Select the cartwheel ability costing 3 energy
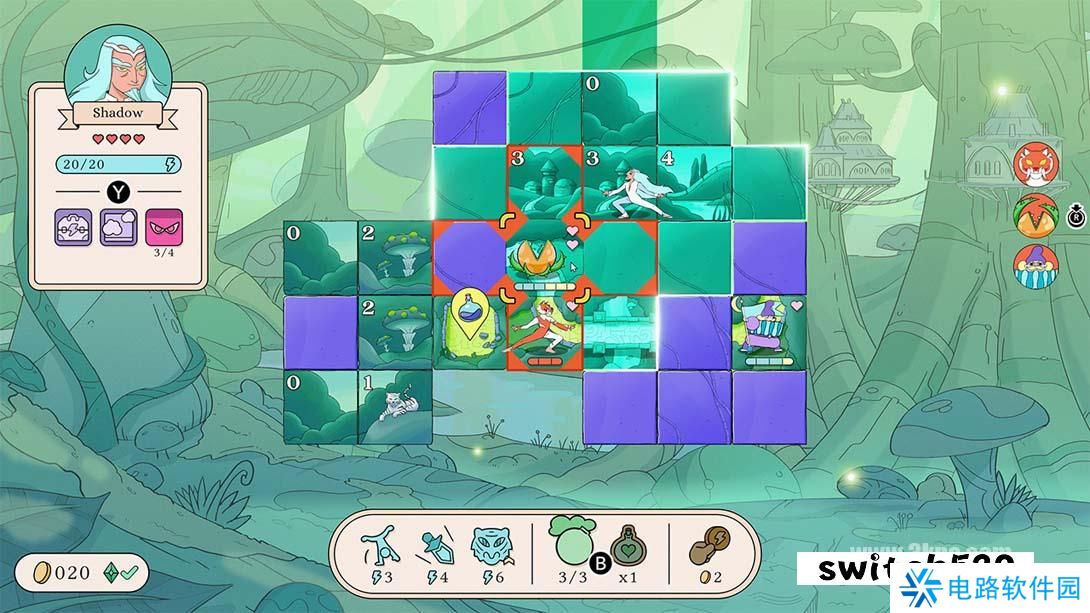The width and height of the screenshot is (1090, 613). [385, 549]
